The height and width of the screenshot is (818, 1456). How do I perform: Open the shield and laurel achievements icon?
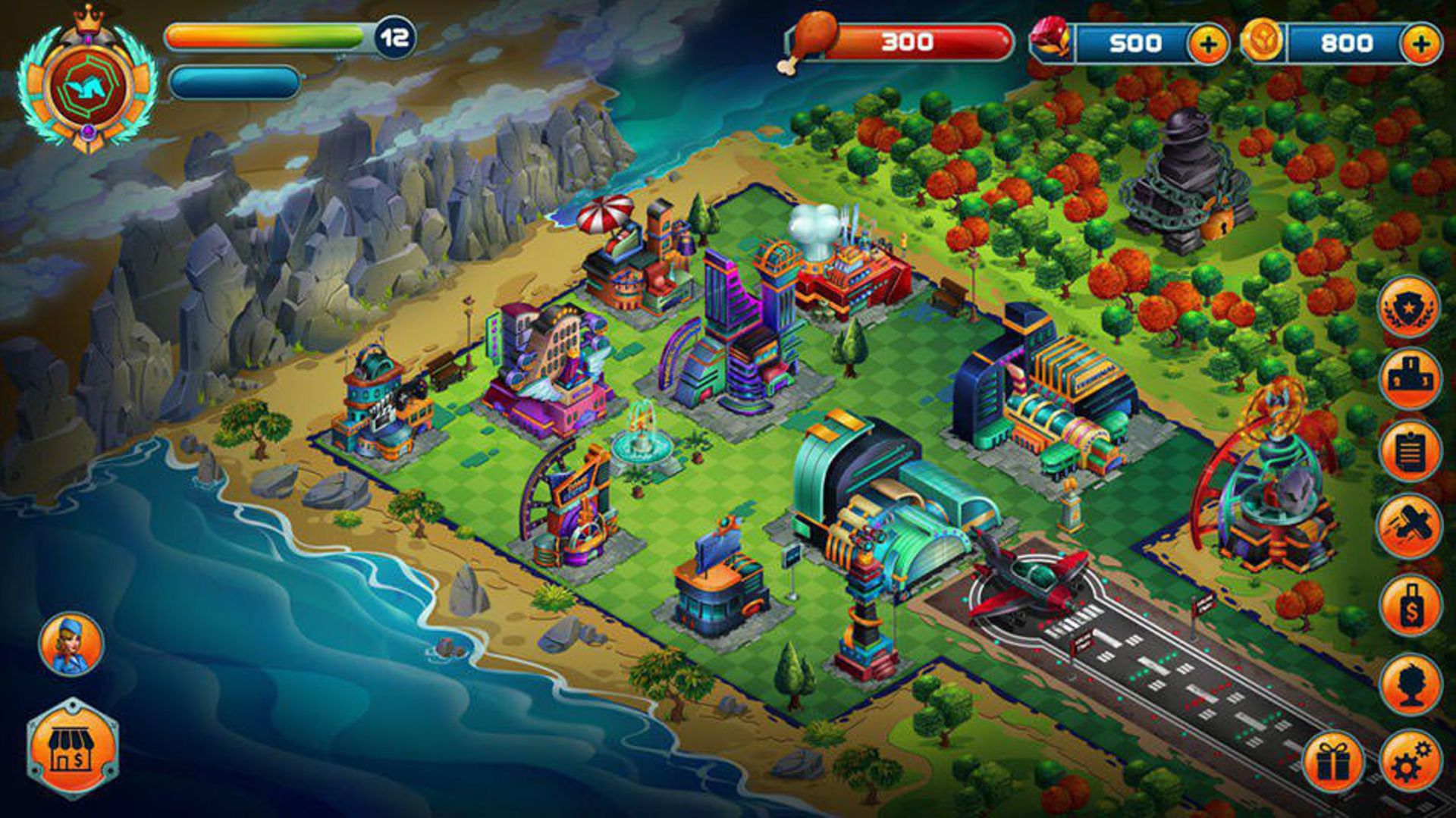point(1409,307)
